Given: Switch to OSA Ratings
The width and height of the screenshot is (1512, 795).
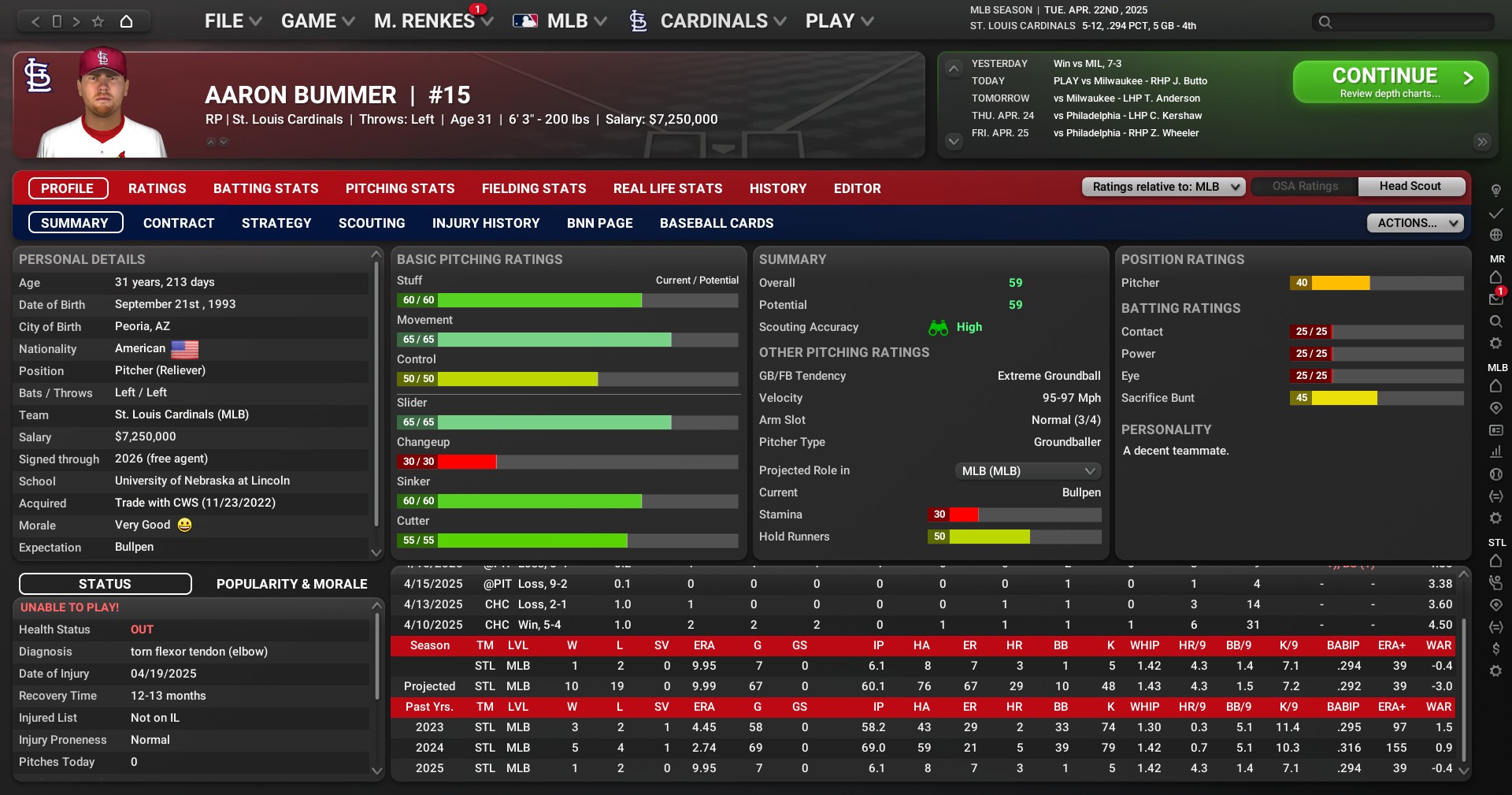Looking at the screenshot, I should click(1305, 187).
